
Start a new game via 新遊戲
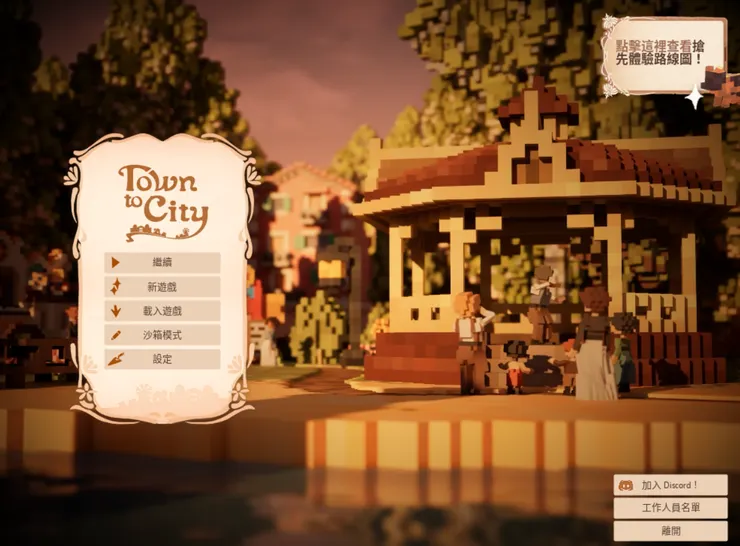coord(162,287)
